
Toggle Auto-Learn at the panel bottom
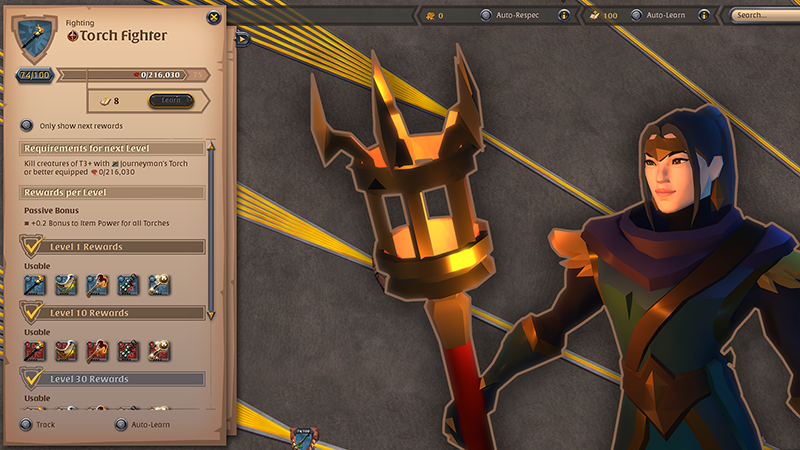pos(121,424)
